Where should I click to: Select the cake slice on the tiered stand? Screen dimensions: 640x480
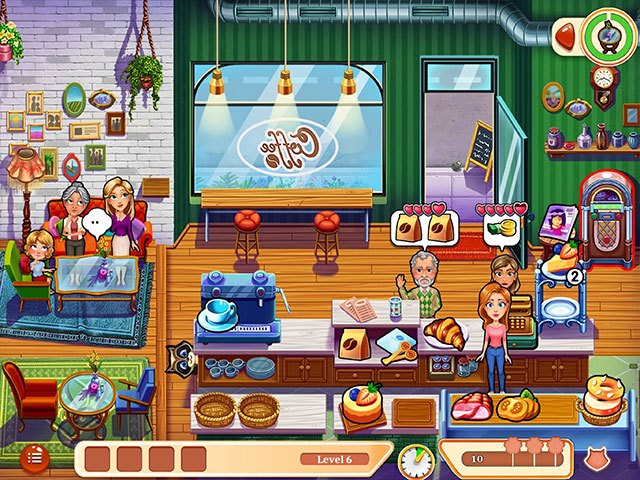pos(559,264)
